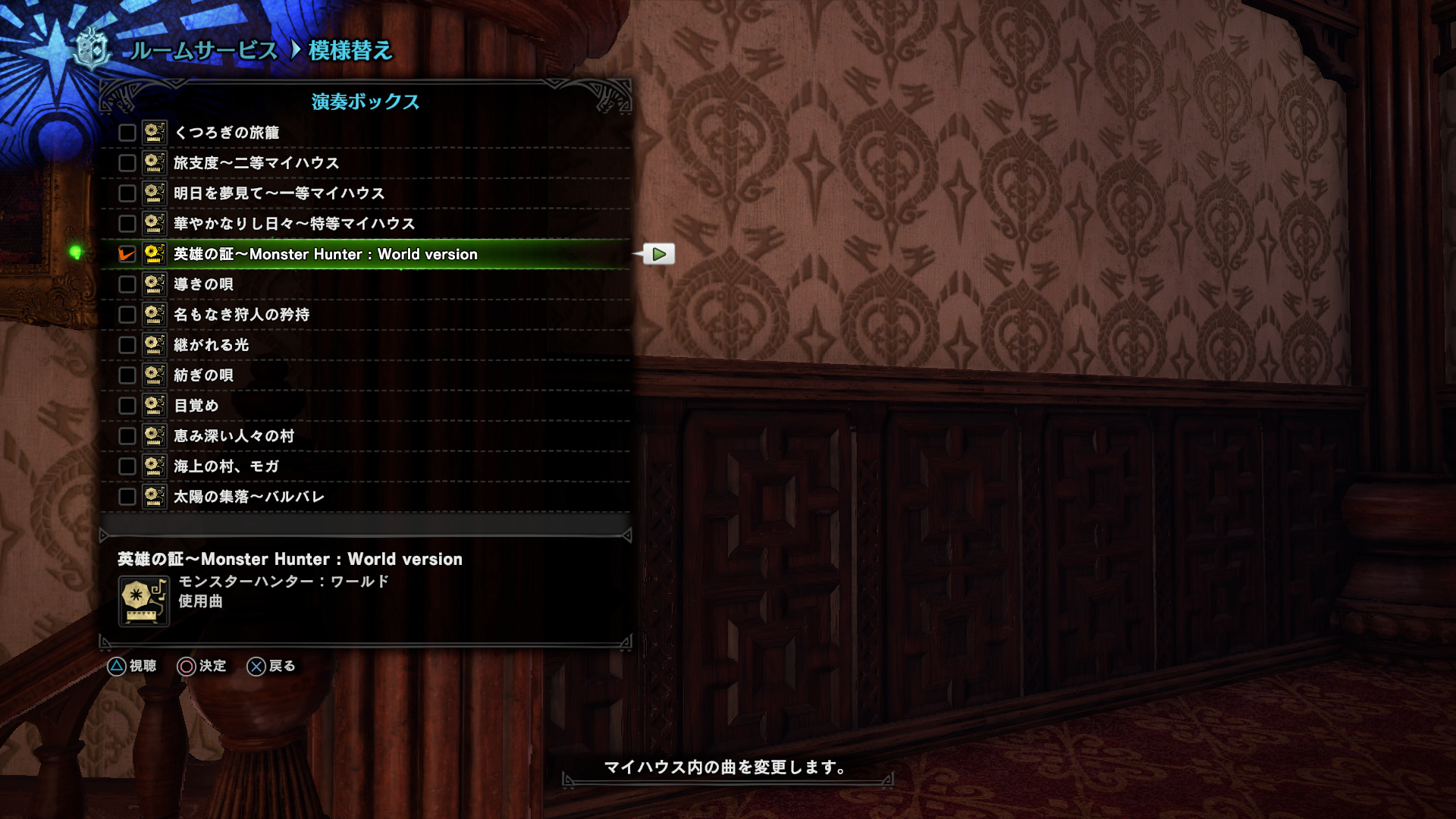Viewport: 1456px width, 819px height.
Task: Click the green play arrow button
Action: (x=659, y=254)
